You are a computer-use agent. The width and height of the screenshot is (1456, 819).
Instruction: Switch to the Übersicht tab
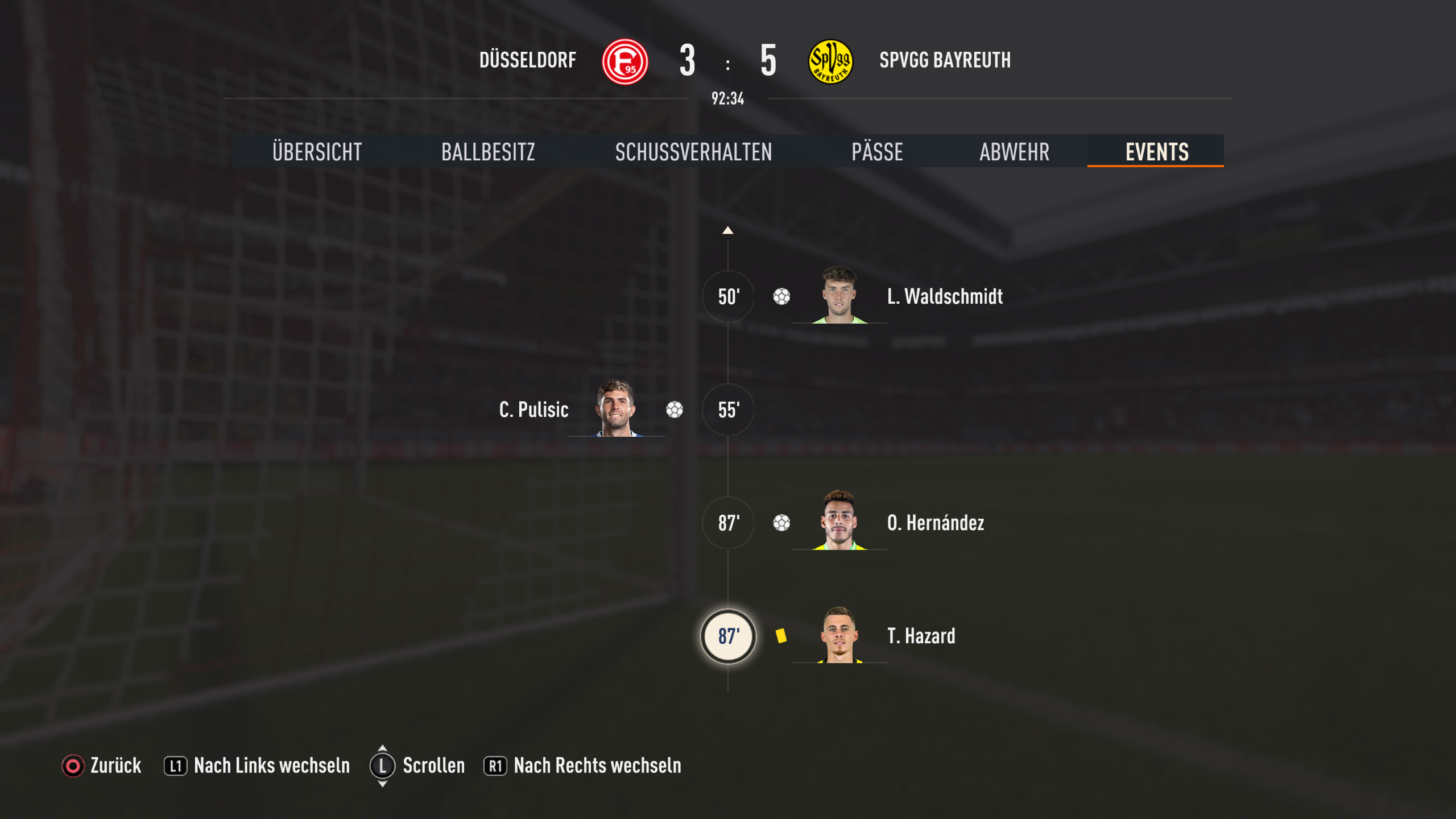pyautogui.click(x=317, y=152)
